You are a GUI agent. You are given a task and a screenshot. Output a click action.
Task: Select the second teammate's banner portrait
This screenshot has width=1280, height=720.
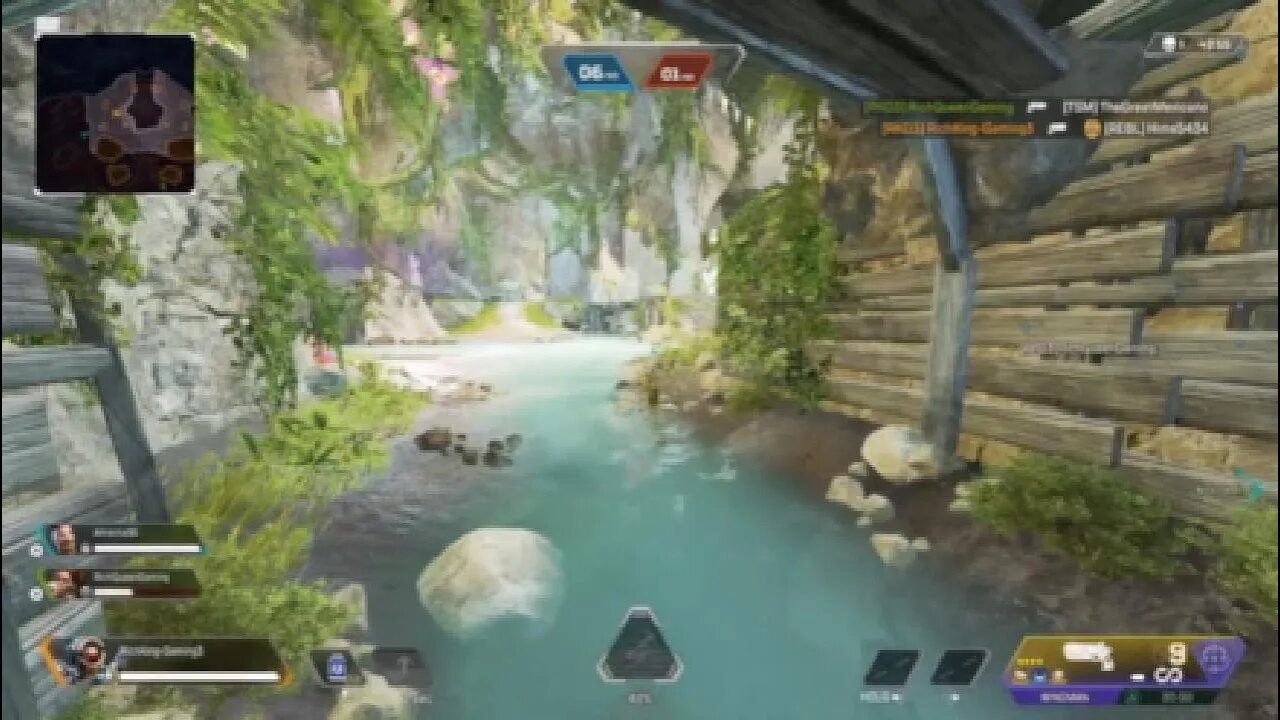[64, 578]
